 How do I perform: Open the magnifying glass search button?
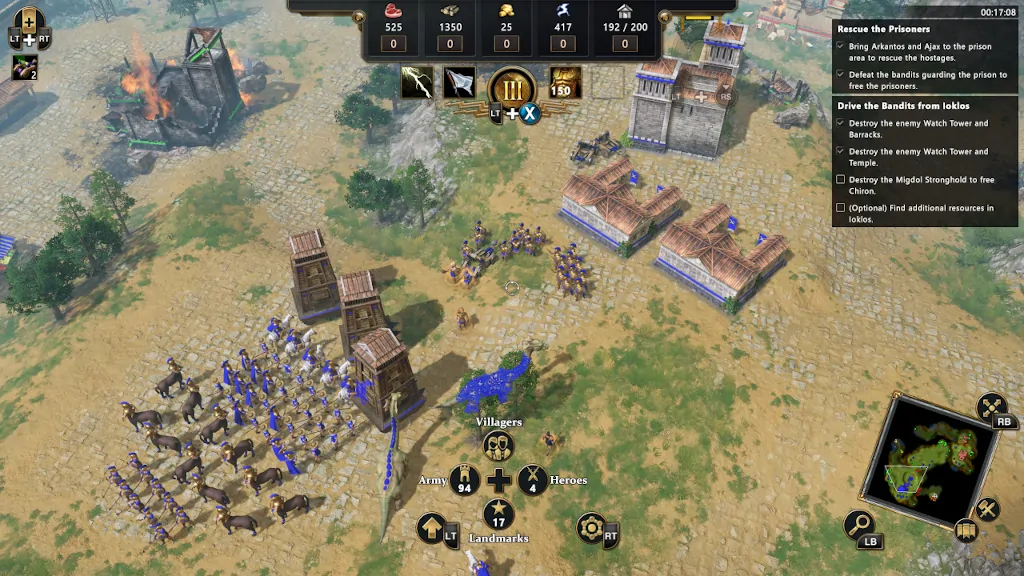pyautogui.click(x=860, y=524)
